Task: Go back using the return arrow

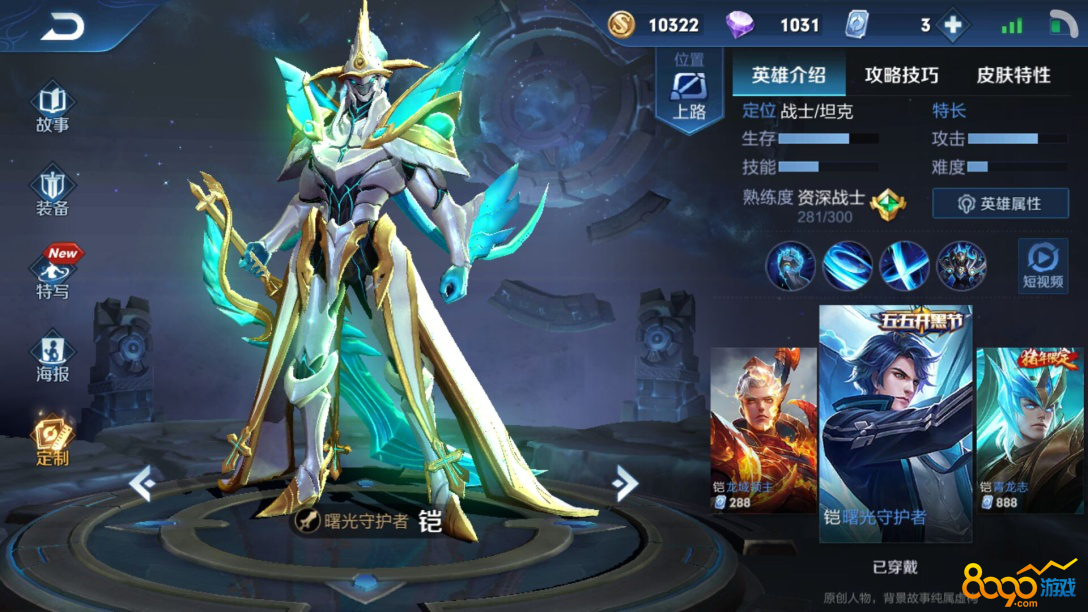Action: 63,27
